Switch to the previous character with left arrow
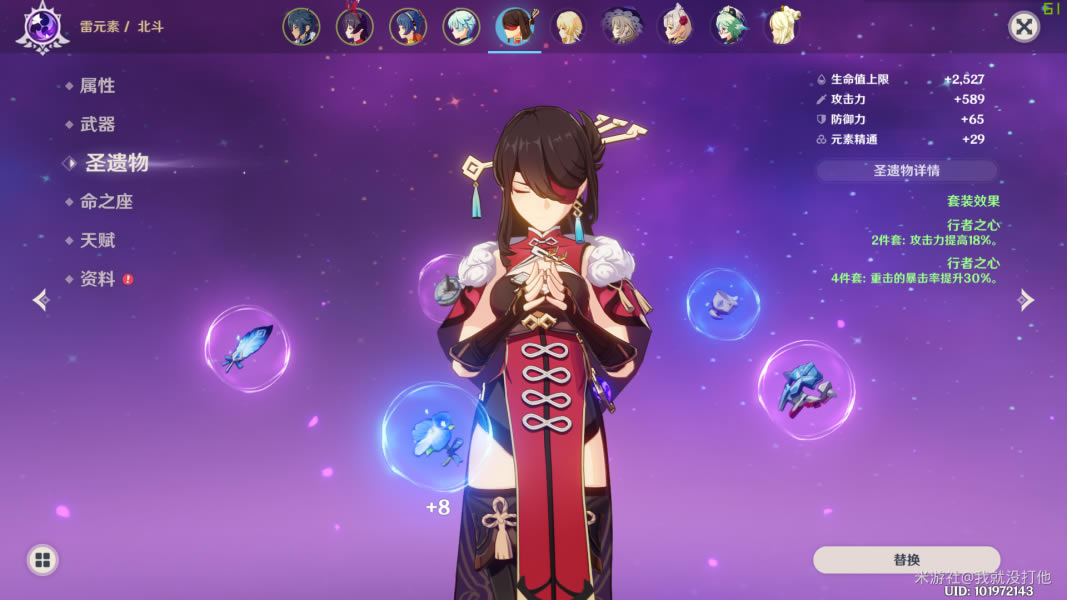This screenshot has height=600, width=1067. point(41,300)
